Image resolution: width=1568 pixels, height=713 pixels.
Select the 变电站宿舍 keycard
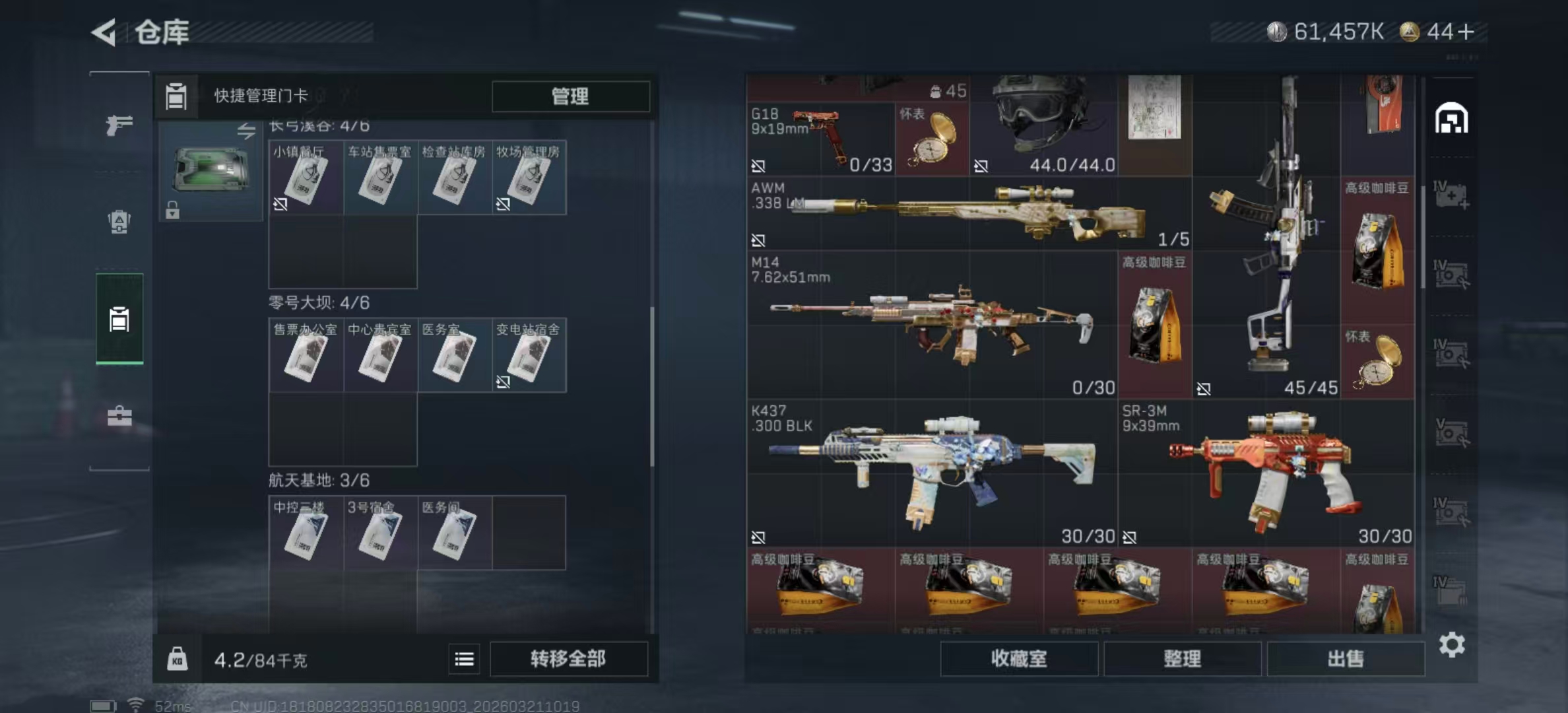[529, 355]
